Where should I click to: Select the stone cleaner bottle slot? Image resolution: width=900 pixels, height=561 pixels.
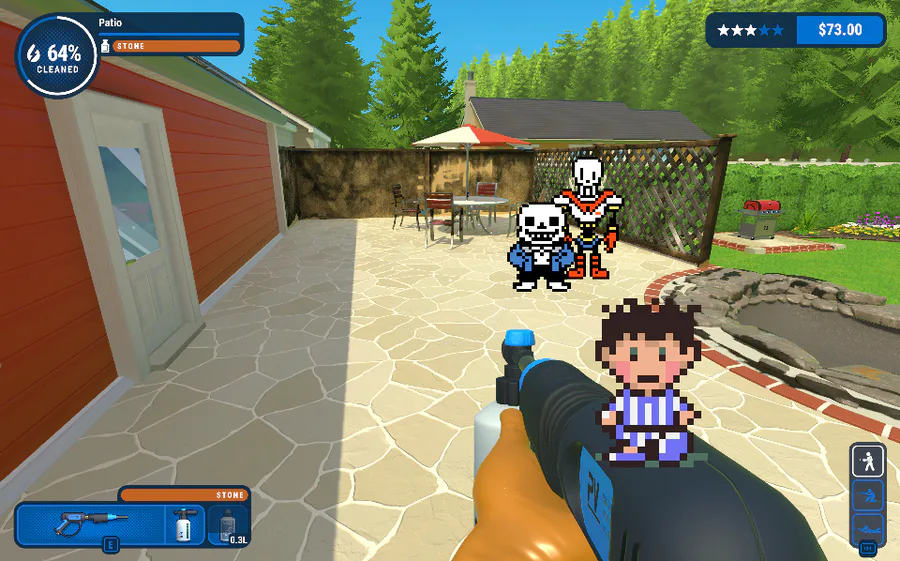coord(228,525)
